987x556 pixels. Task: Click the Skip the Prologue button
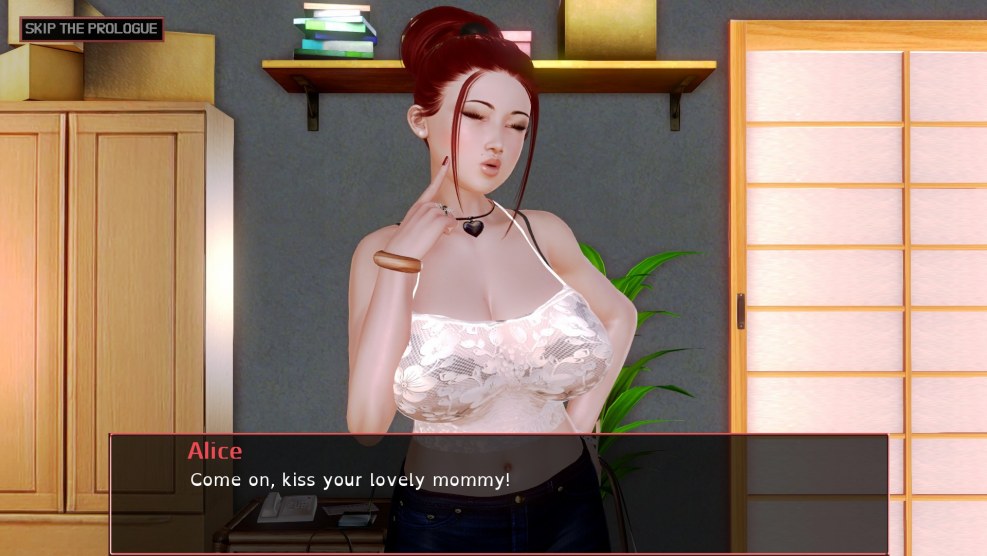point(91,29)
